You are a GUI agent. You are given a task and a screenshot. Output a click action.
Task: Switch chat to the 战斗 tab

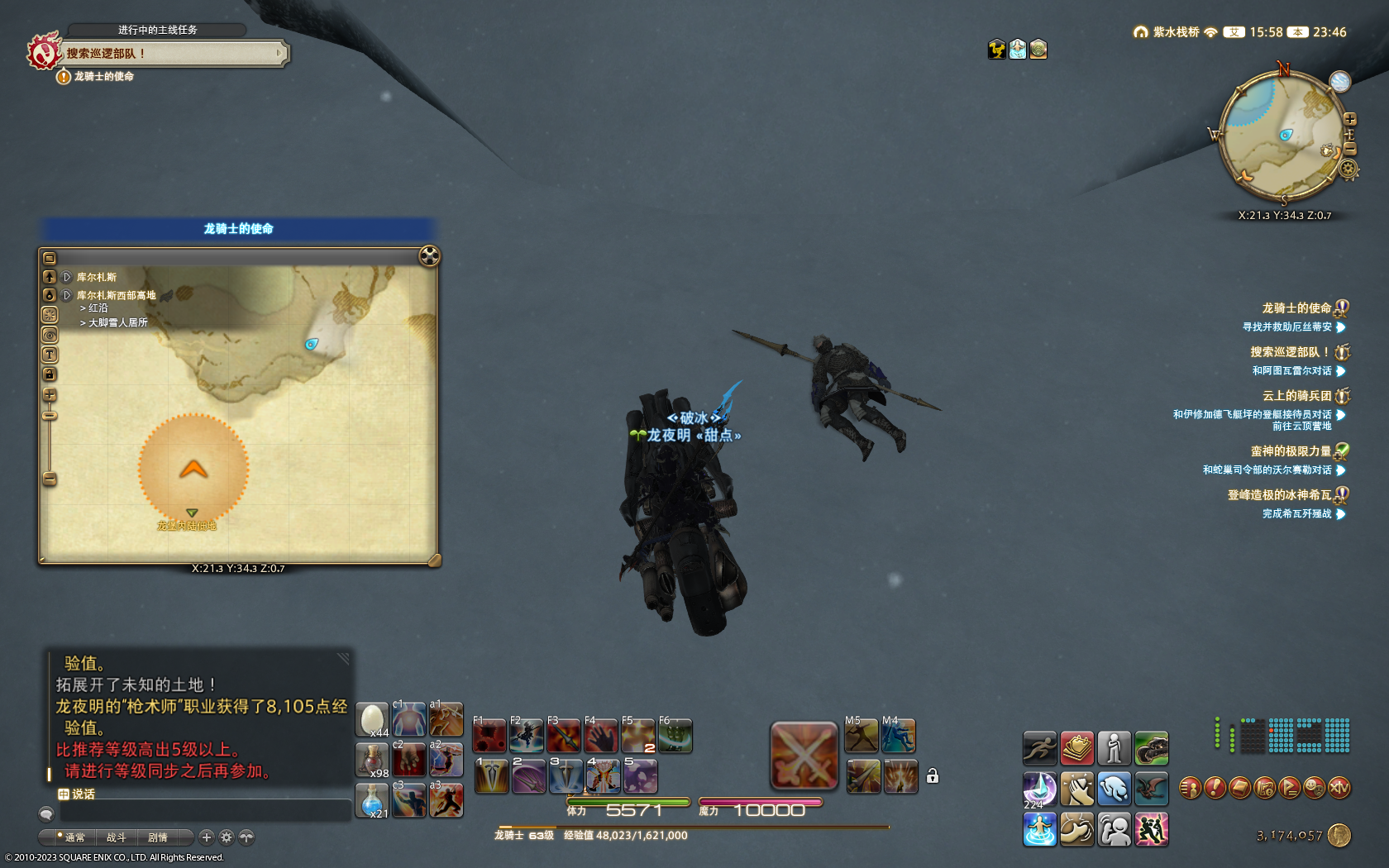click(116, 837)
